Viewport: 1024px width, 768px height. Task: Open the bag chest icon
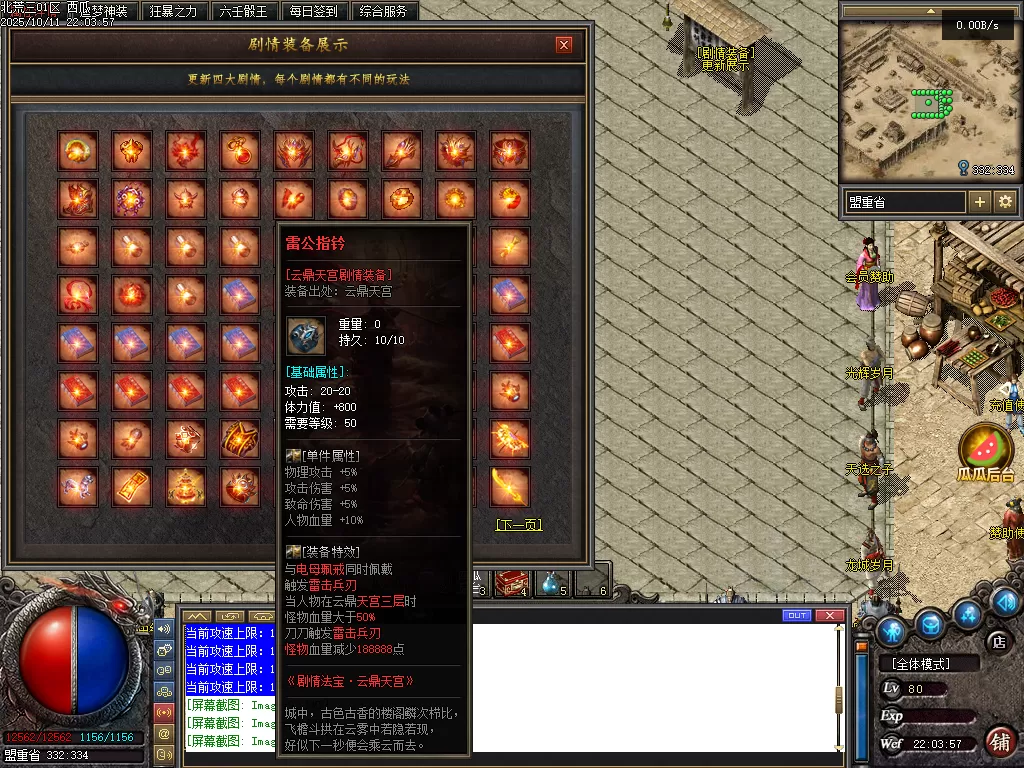click(931, 624)
